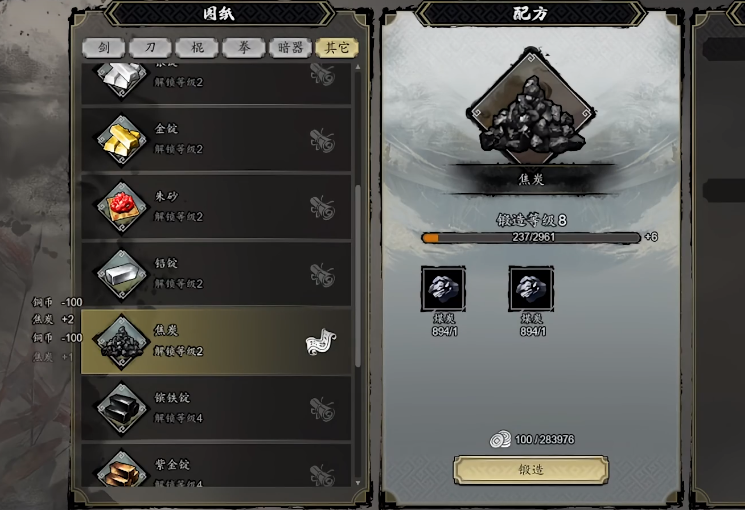
Task: Select the 棍 tab
Action: click(x=196, y=47)
